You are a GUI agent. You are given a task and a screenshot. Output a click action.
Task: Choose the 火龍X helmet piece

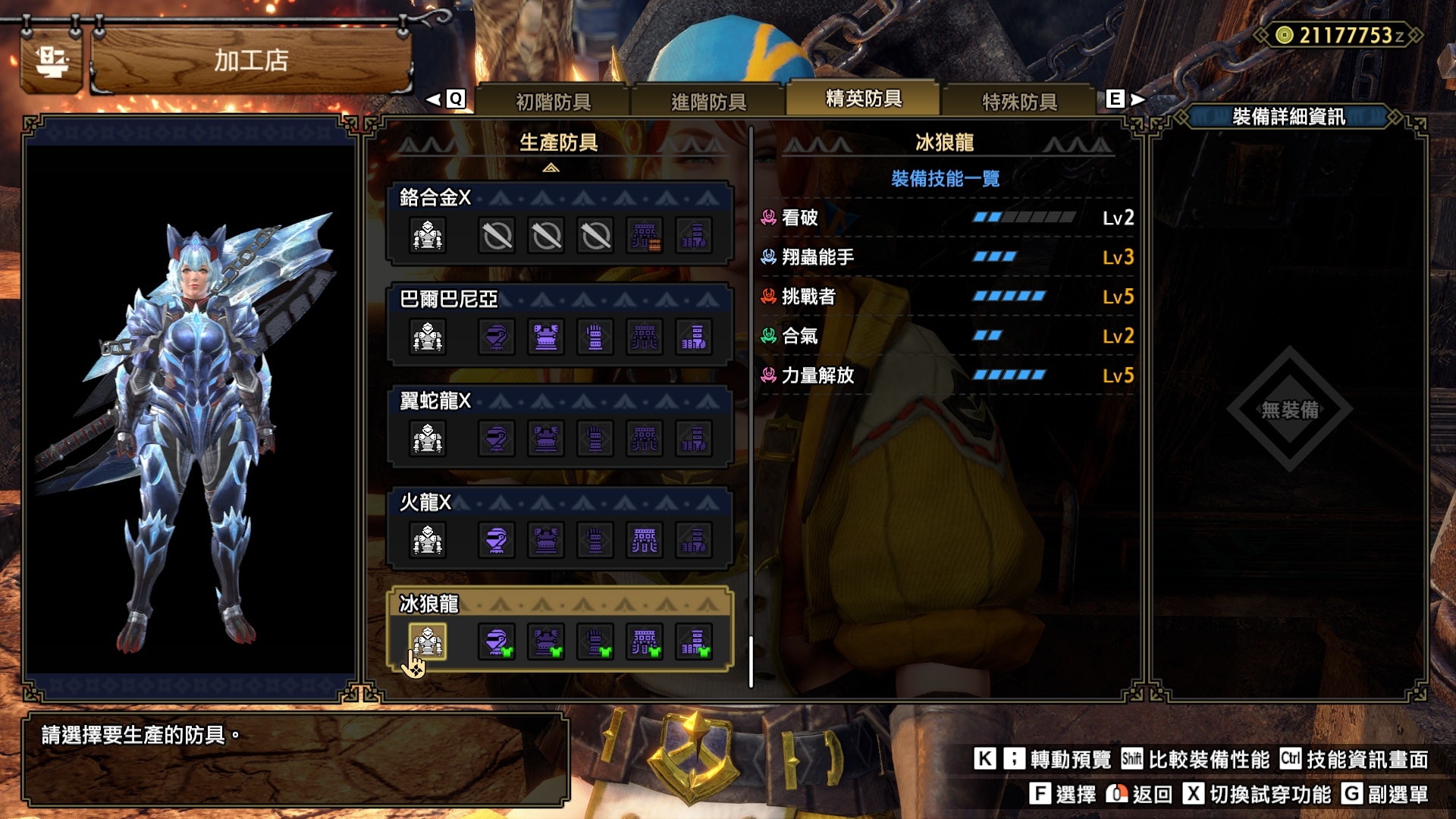coord(497,541)
